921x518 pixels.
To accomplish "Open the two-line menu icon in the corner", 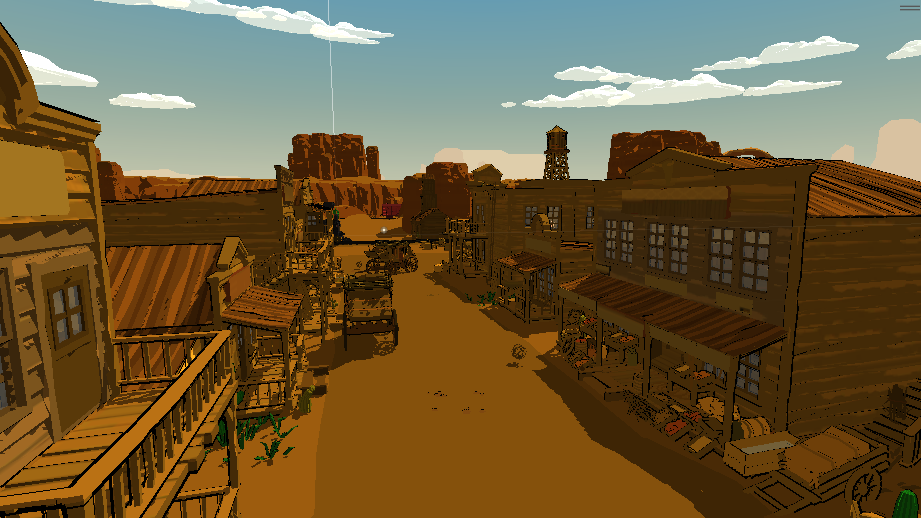I will coord(908,8).
